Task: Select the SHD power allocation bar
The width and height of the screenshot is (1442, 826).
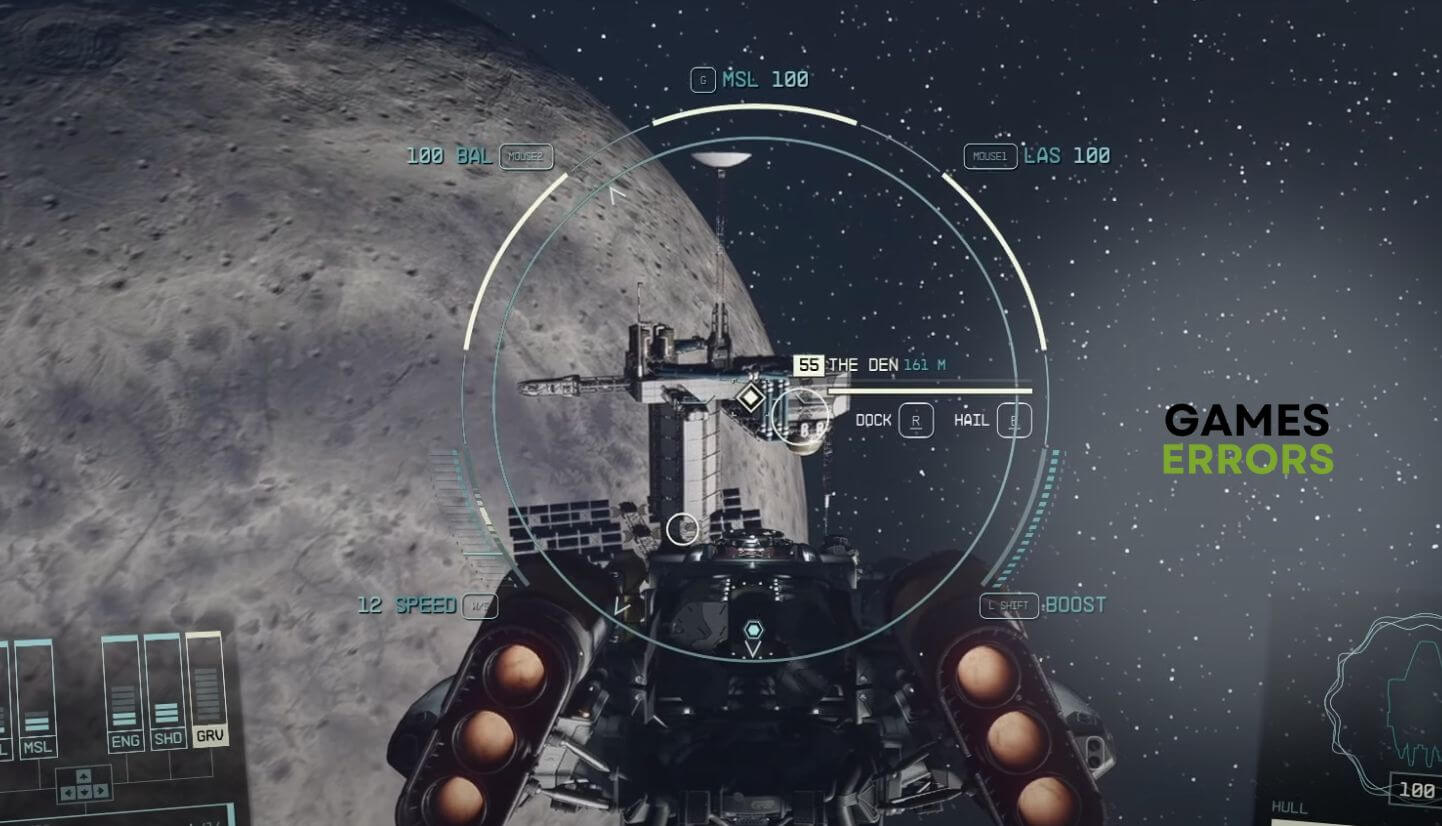Action: (166, 692)
